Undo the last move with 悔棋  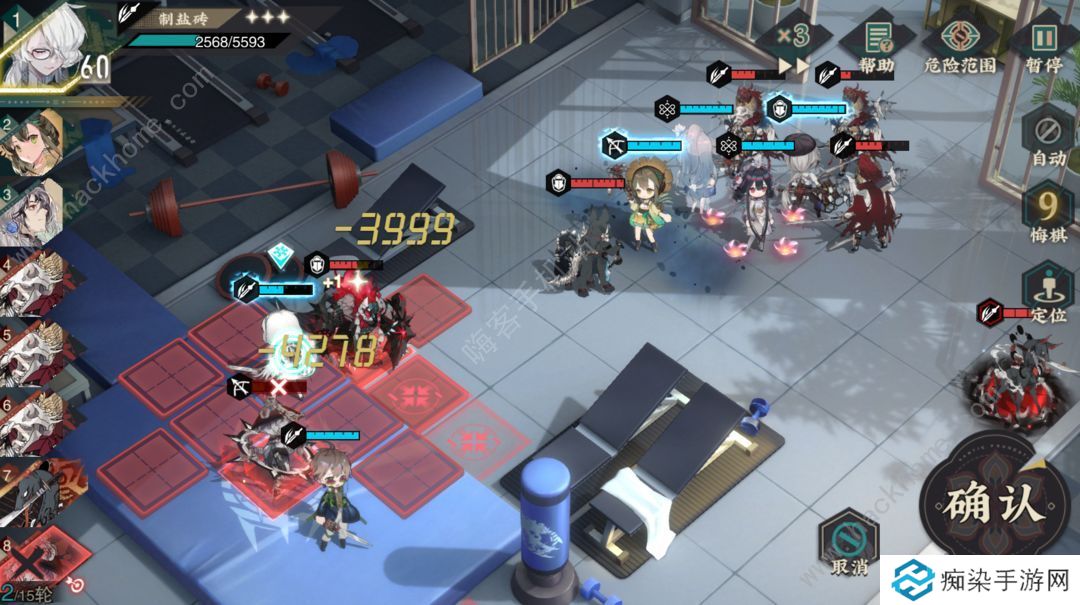(x=1048, y=215)
